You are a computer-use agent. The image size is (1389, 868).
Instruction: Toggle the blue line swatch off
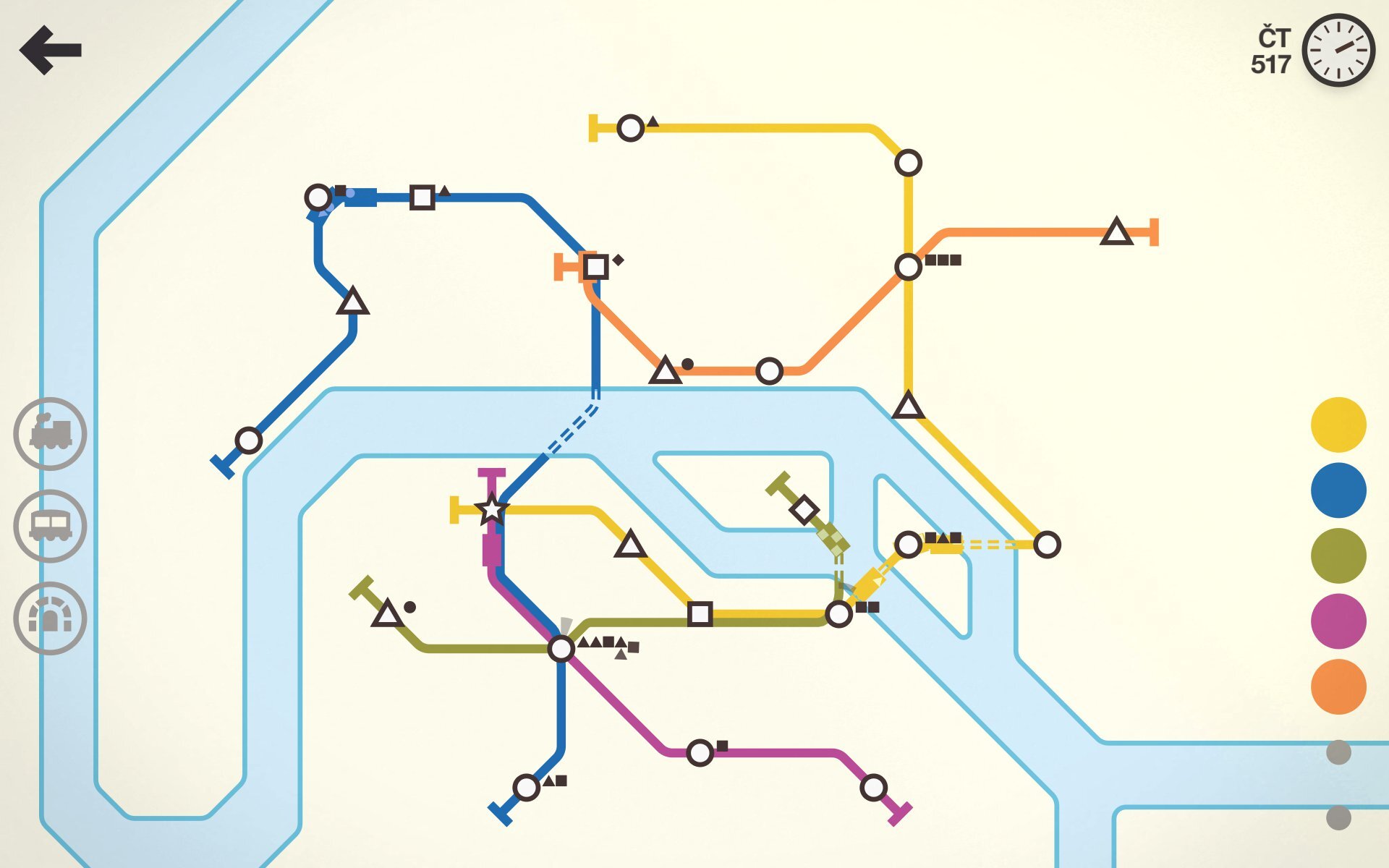point(1338,490)
